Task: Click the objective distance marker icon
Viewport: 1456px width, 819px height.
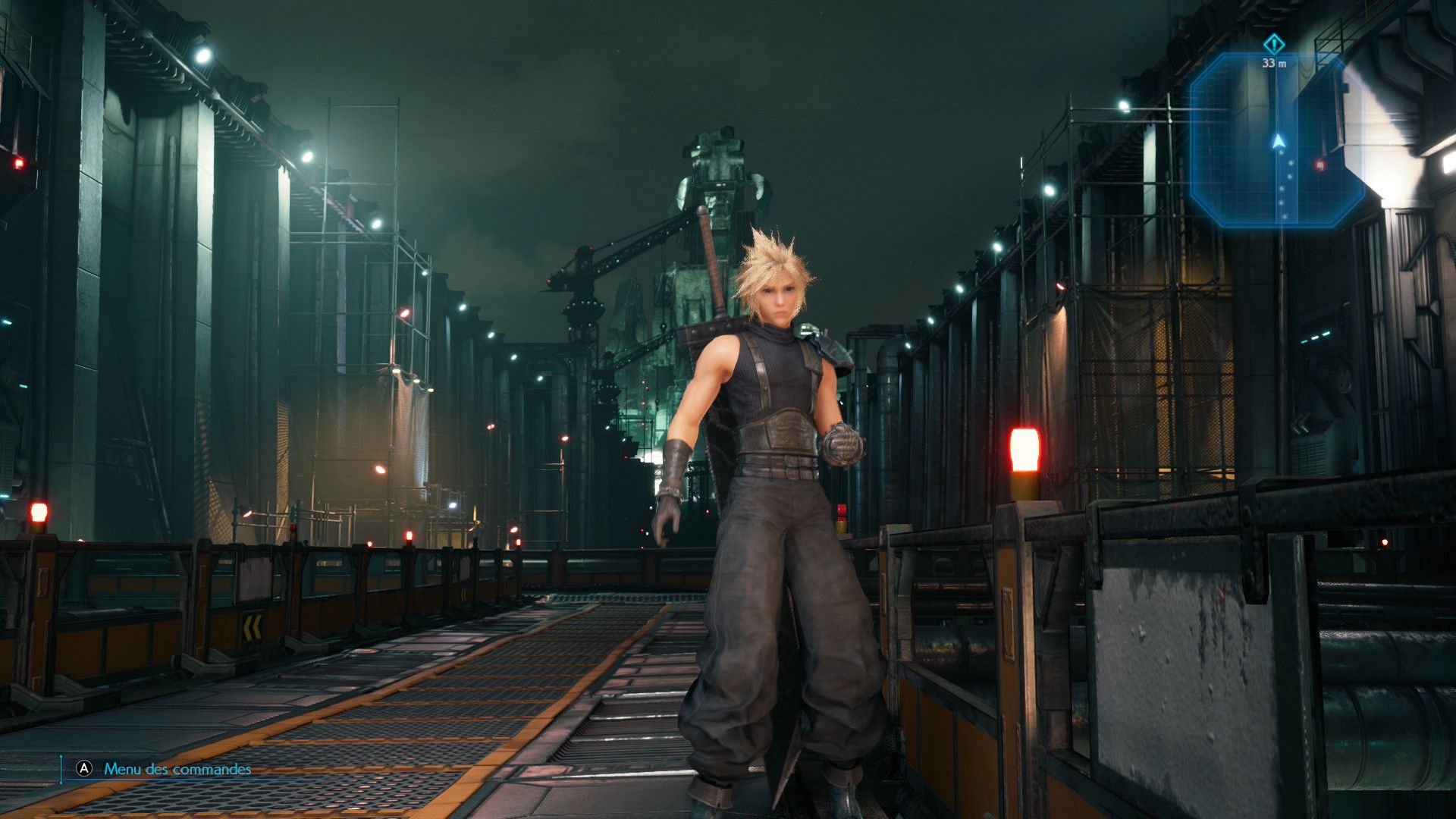Action: [1274, 43]
